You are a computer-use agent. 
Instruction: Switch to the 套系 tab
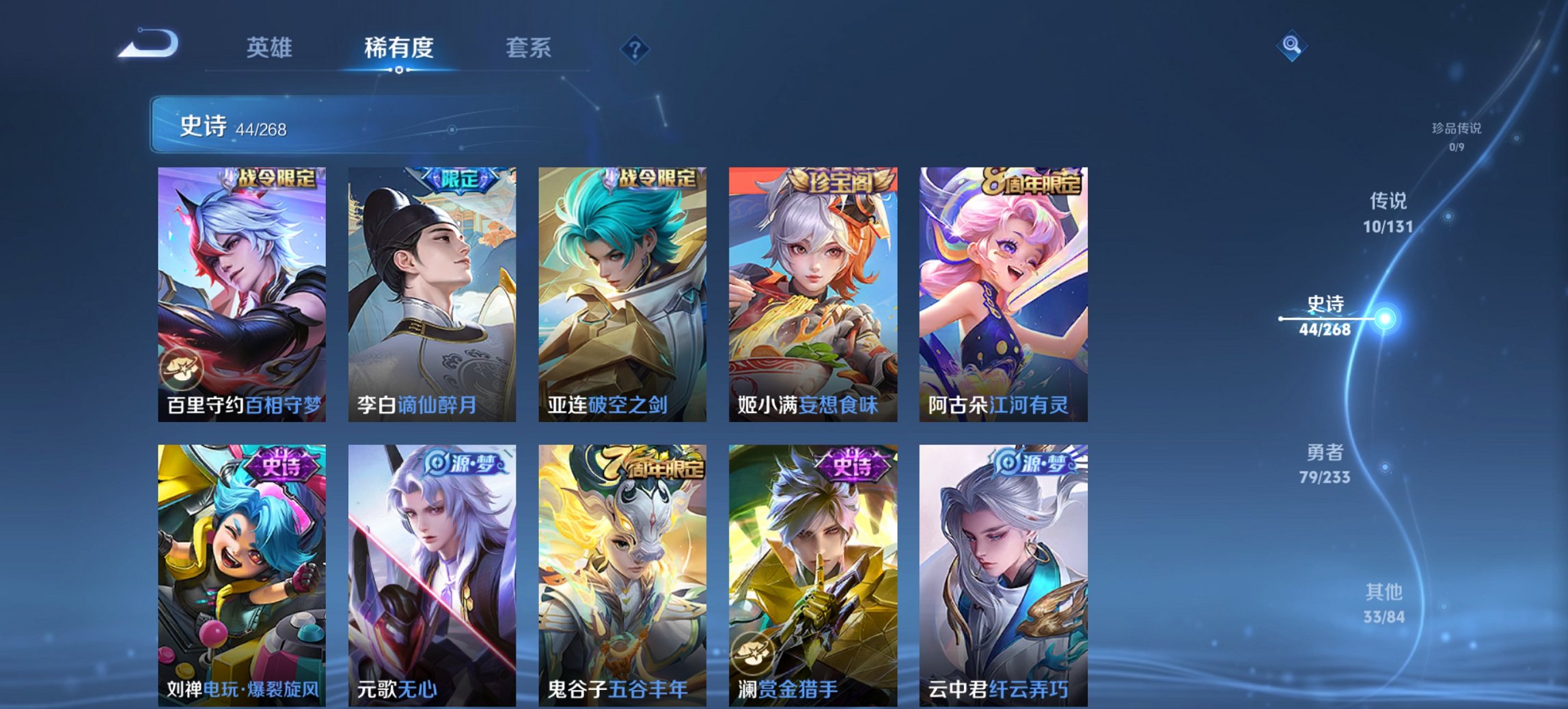tap(528, 48)
